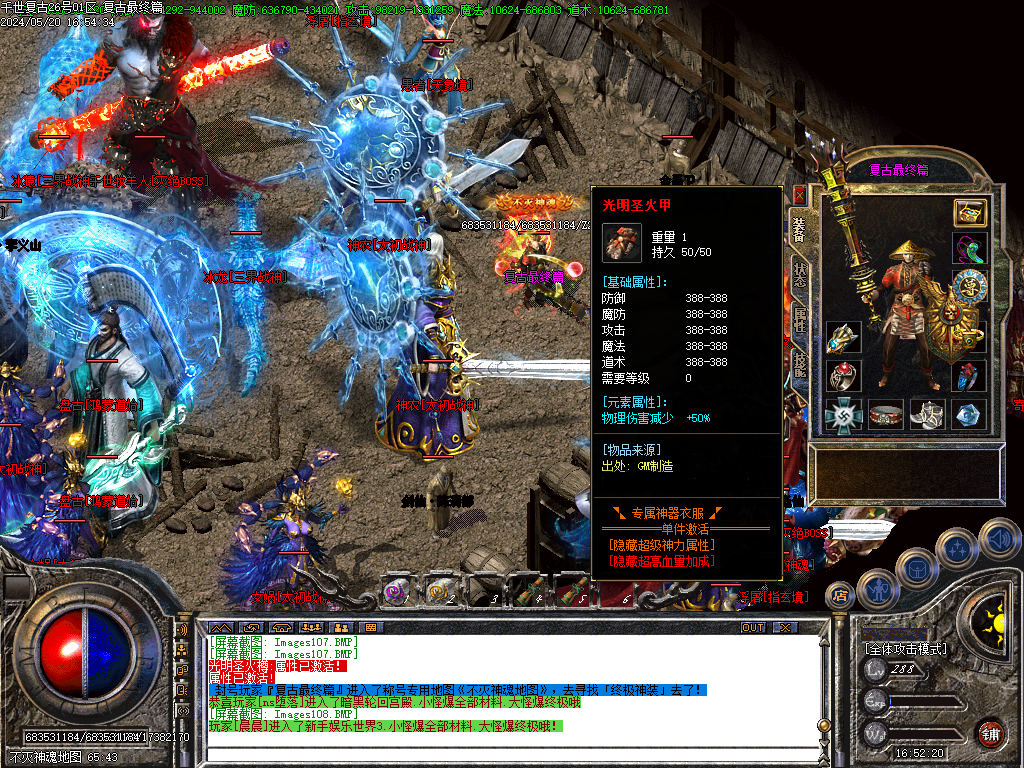Select the belt equipment slot
1024x768 pixels.
[x=886, y=414]
